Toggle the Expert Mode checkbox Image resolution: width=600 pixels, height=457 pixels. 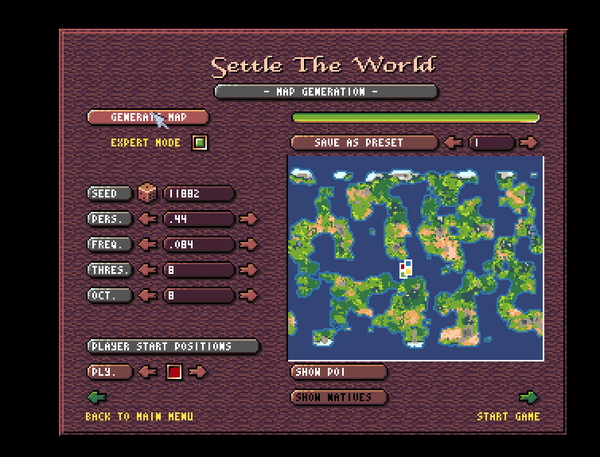click(200, 143)
